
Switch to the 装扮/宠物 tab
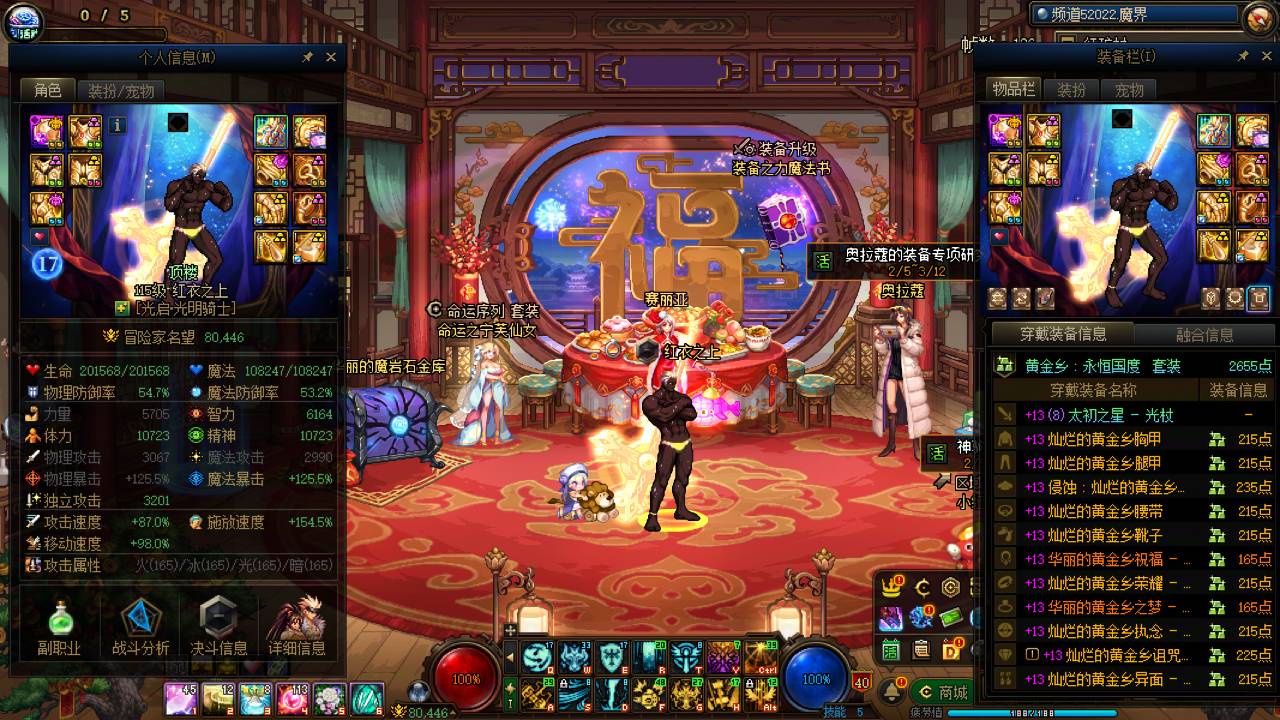pyautogui.click(x=121, y=91)
